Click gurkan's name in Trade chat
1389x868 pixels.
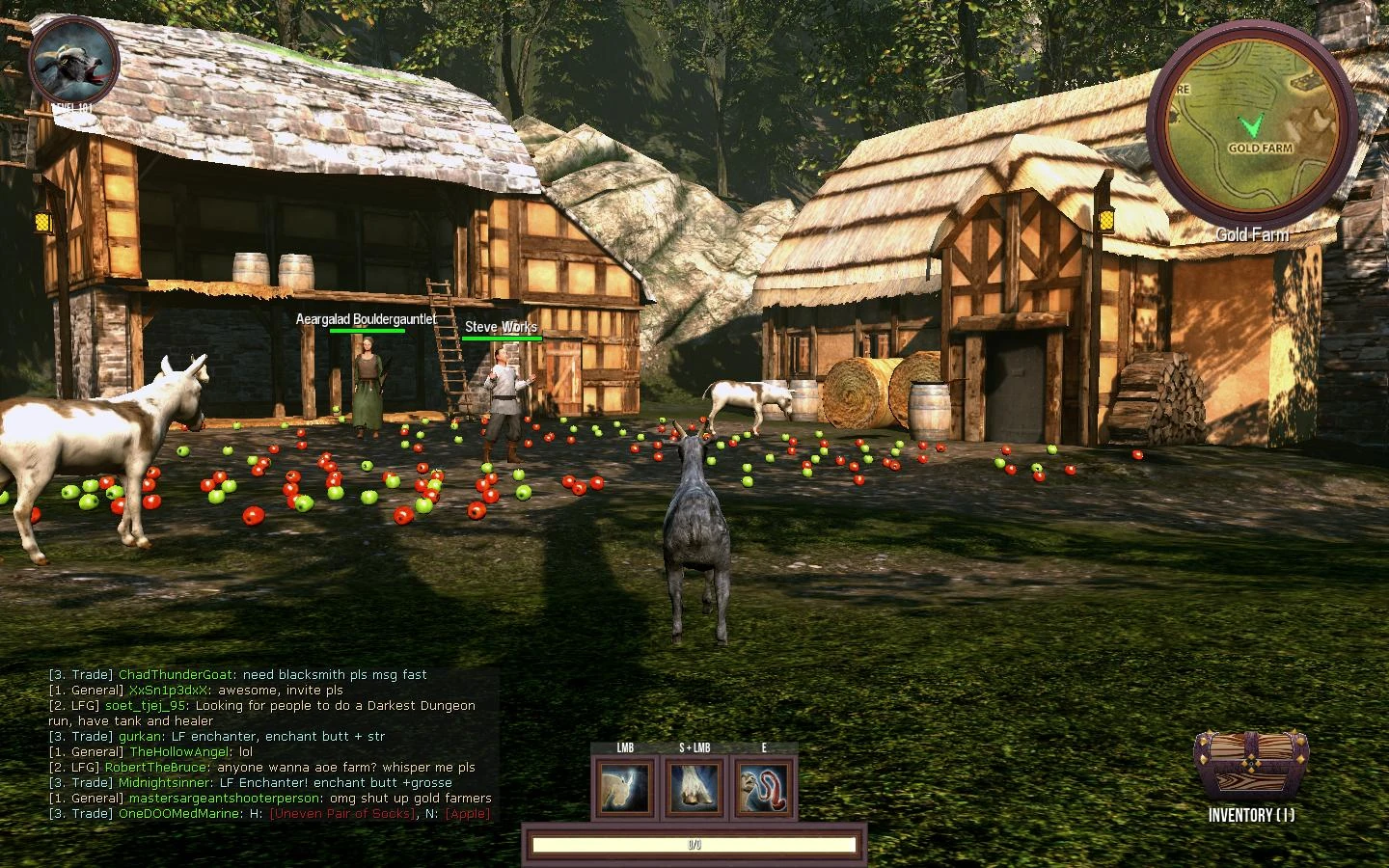[141, 737]
